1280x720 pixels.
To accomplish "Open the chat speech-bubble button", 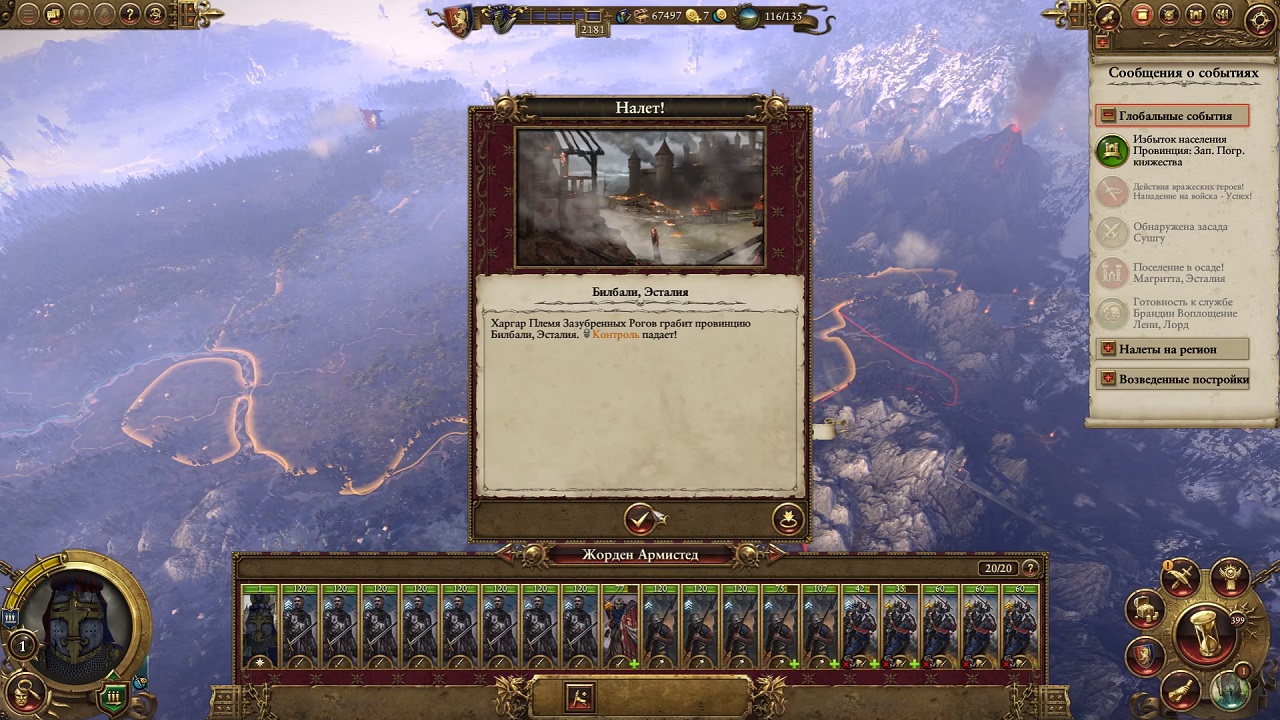I will pos(54,14).
